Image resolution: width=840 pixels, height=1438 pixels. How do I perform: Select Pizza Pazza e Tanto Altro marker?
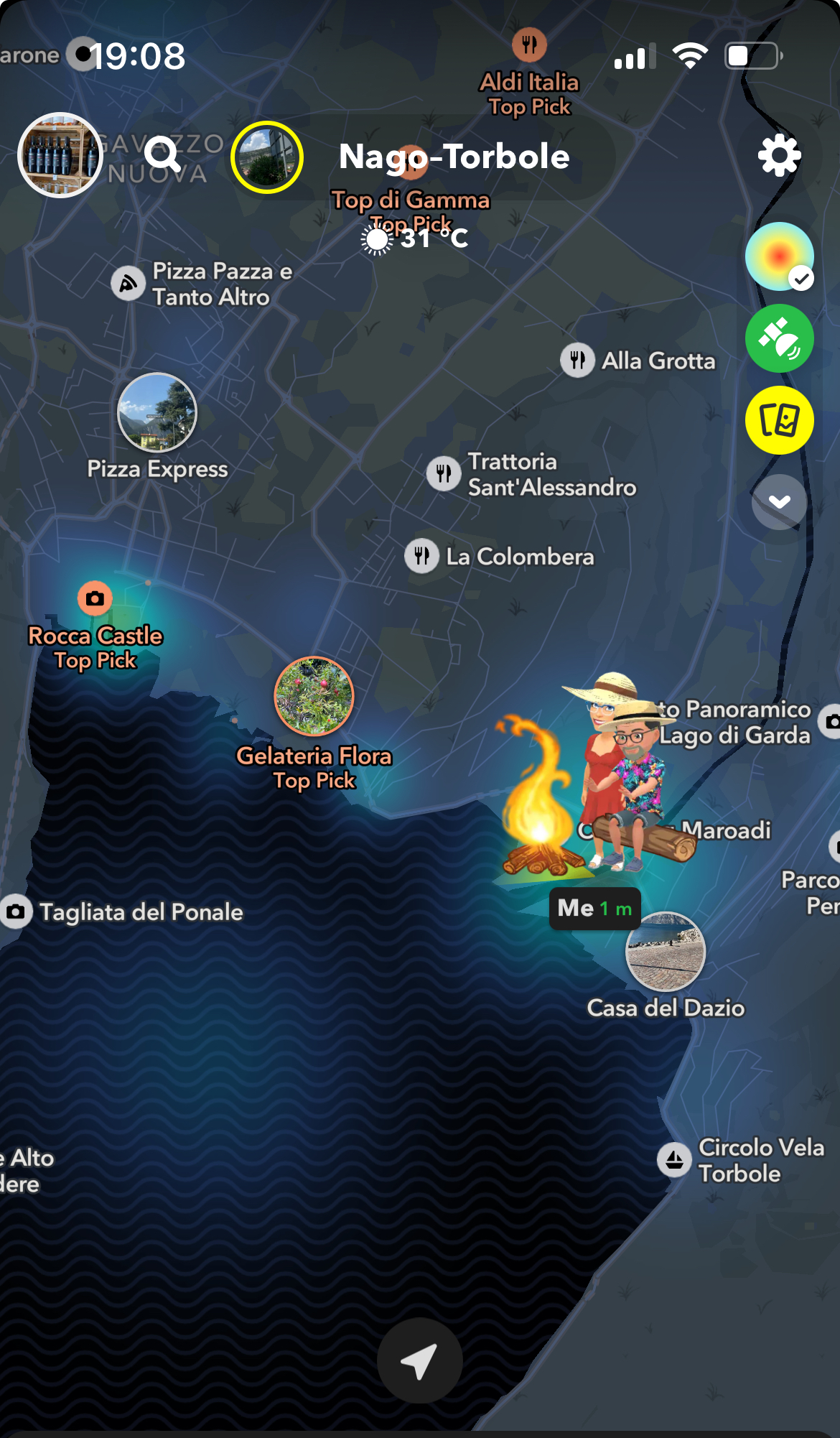tap(129, 284)
